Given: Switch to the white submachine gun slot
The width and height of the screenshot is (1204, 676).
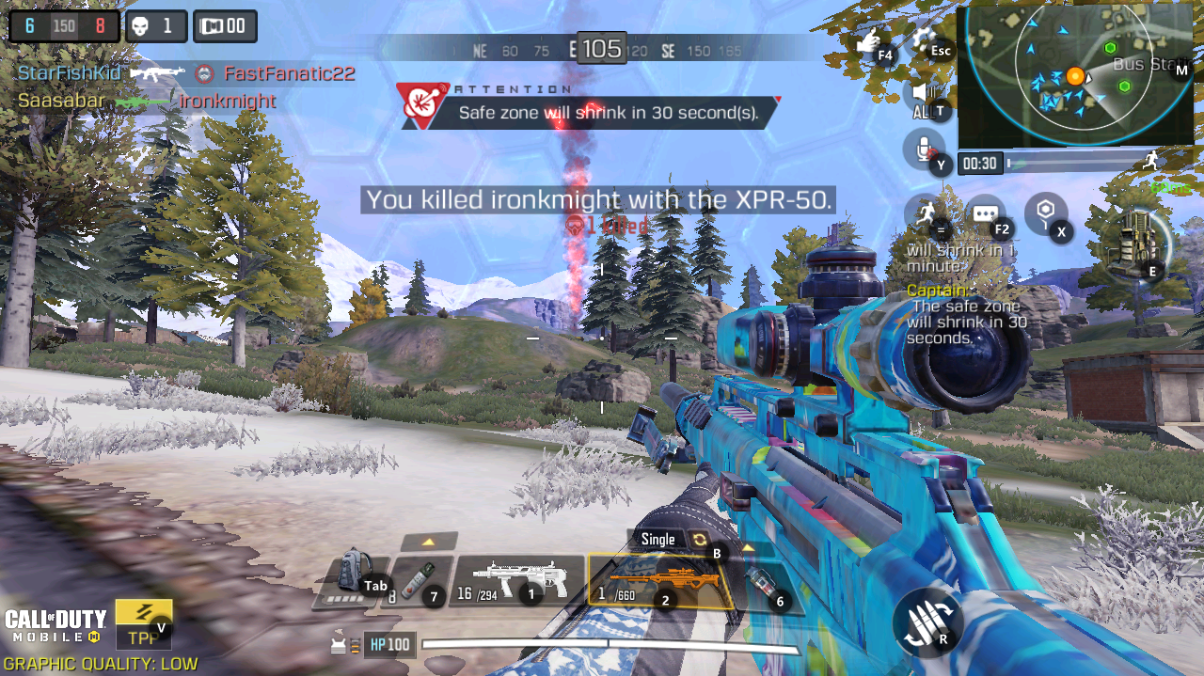Looking at the screenshot, I should tap(516, 582).
